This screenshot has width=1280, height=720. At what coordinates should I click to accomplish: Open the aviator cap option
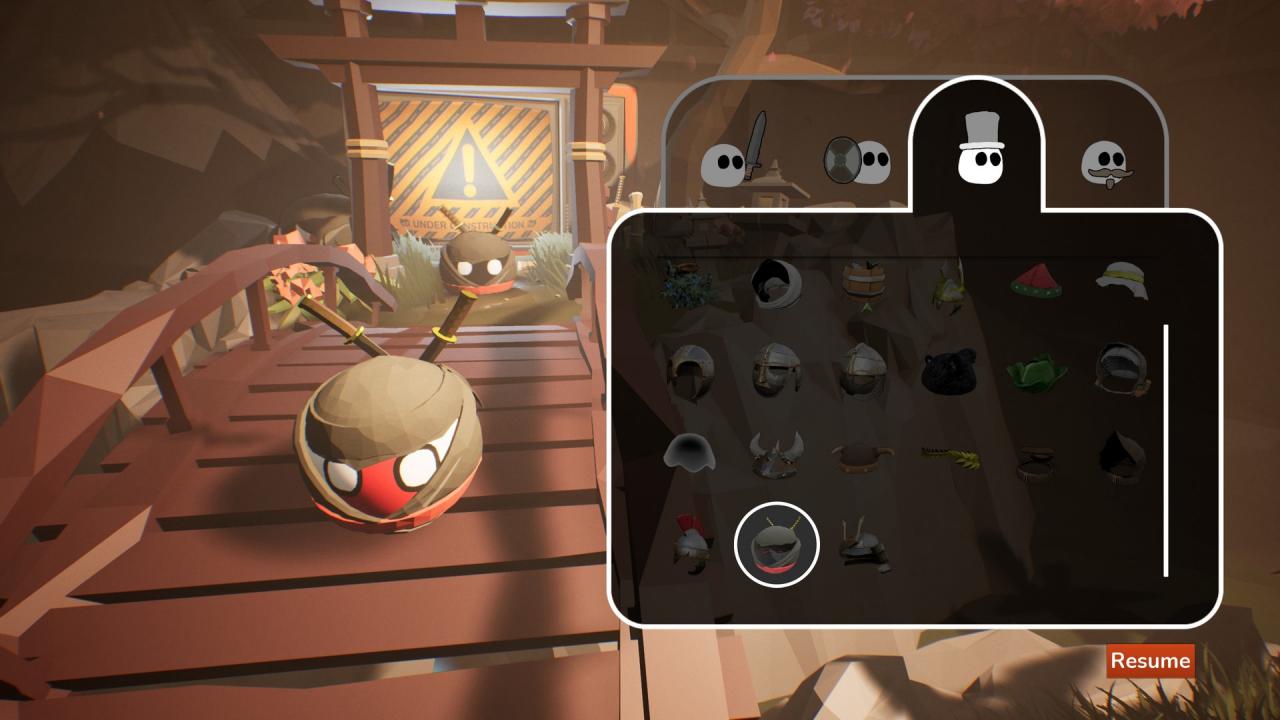click(1118, 368)
